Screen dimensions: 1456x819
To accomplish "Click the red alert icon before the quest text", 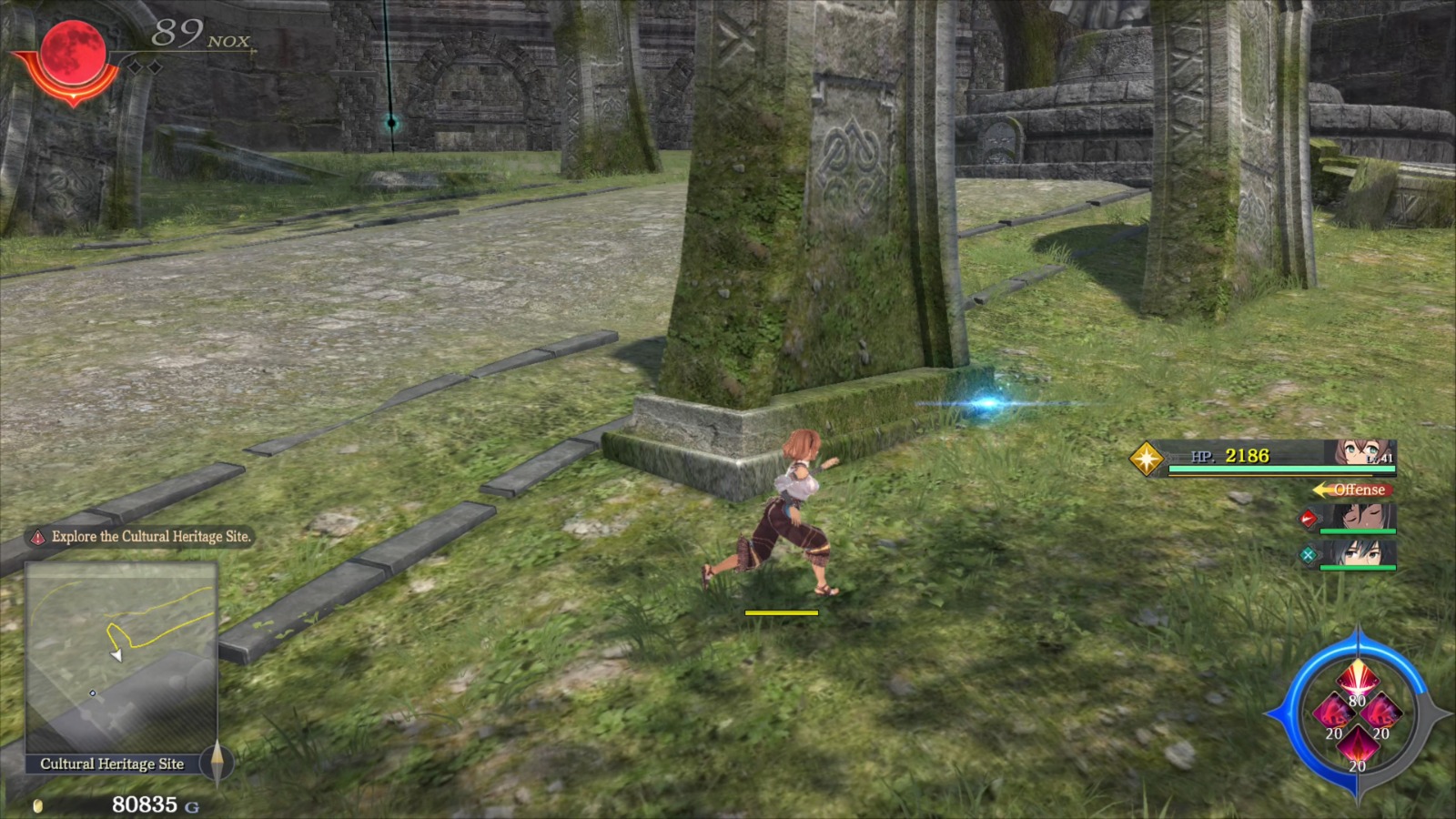I will [36, 537].
